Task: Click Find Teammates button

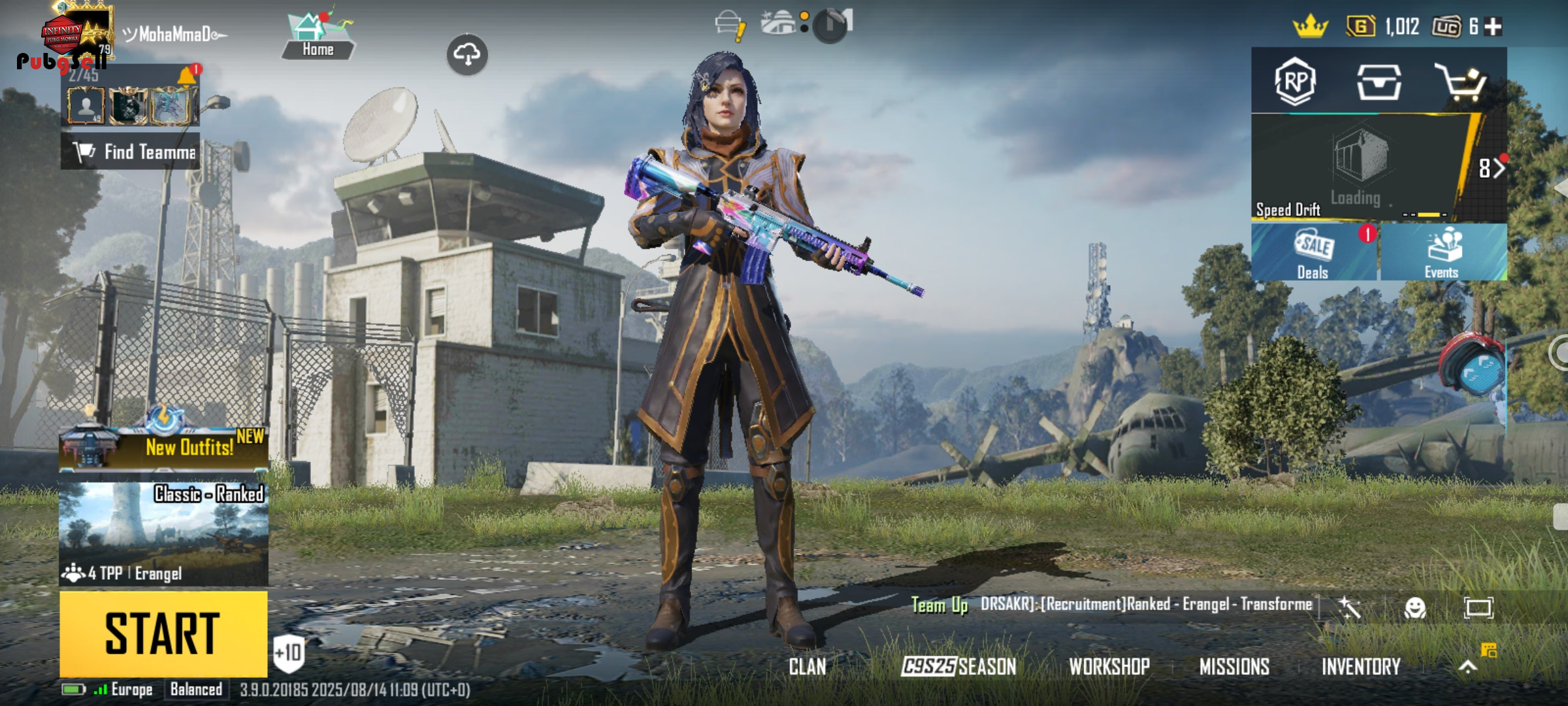Action: [131, 152]
